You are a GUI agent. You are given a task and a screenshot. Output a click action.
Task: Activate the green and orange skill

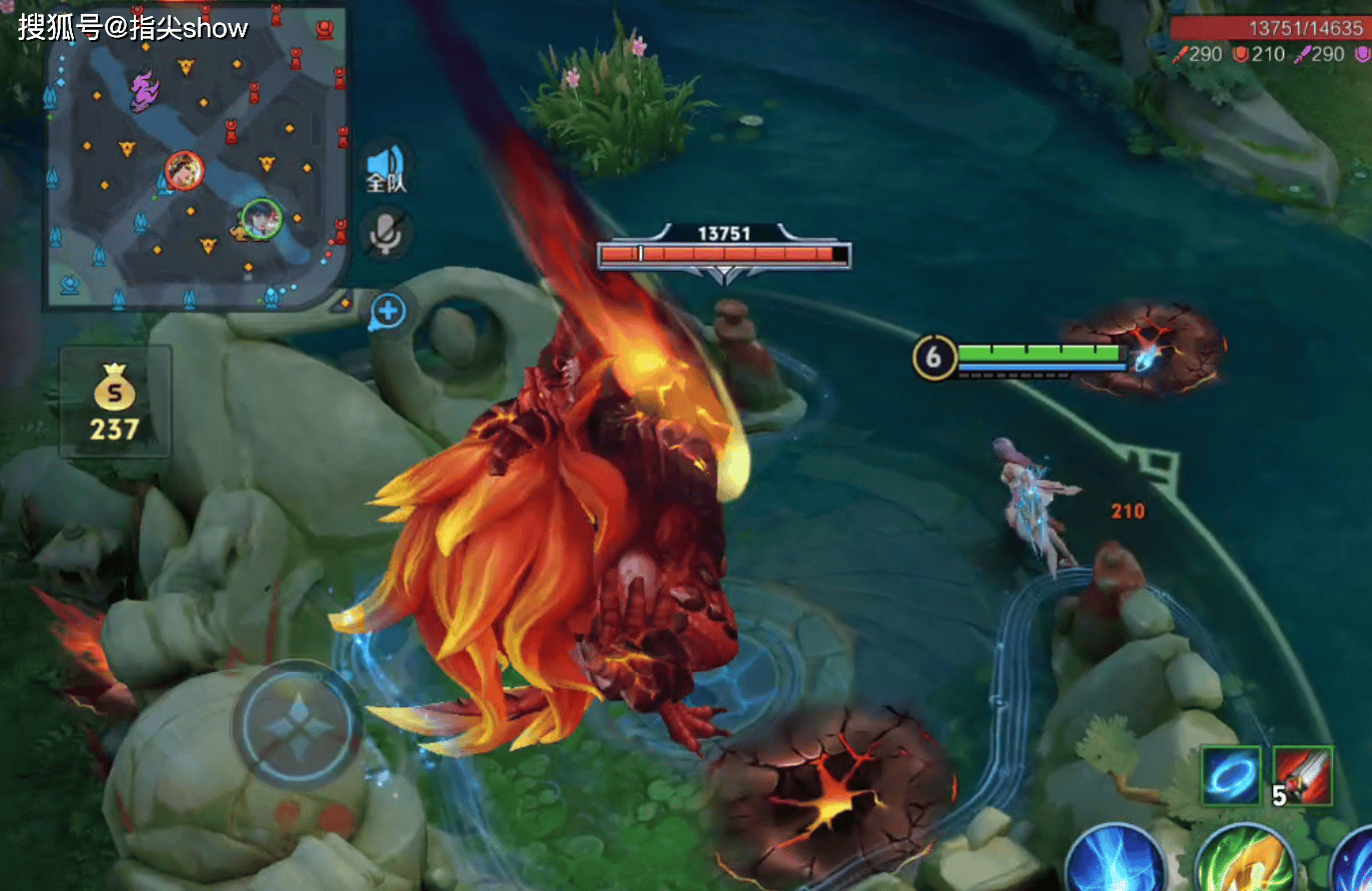click(x=1244, y=861)
